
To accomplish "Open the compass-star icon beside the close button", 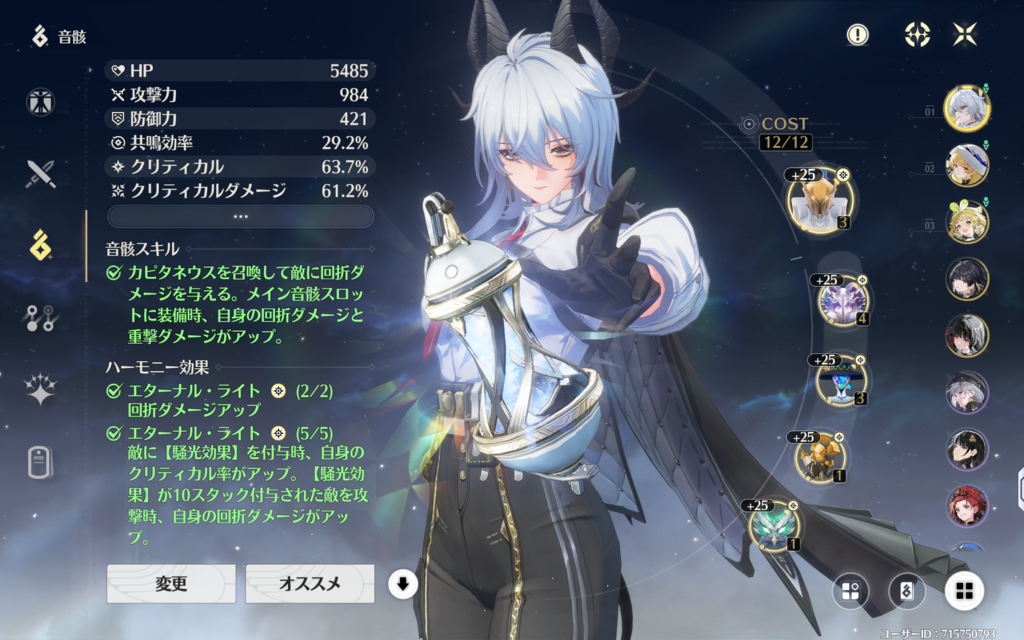I will (x=917, y=35).
